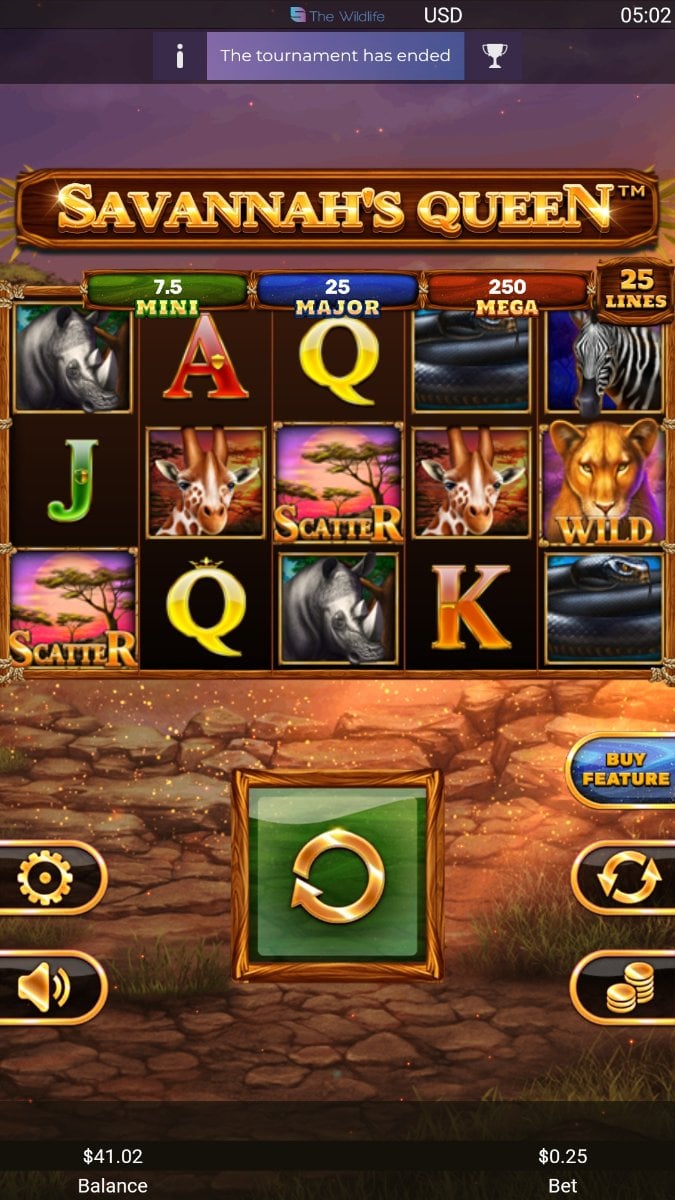The height and width of the screenshot is (1200, 675).
Task: Show the game info via the i icon
Action: [x=180, y=56]
